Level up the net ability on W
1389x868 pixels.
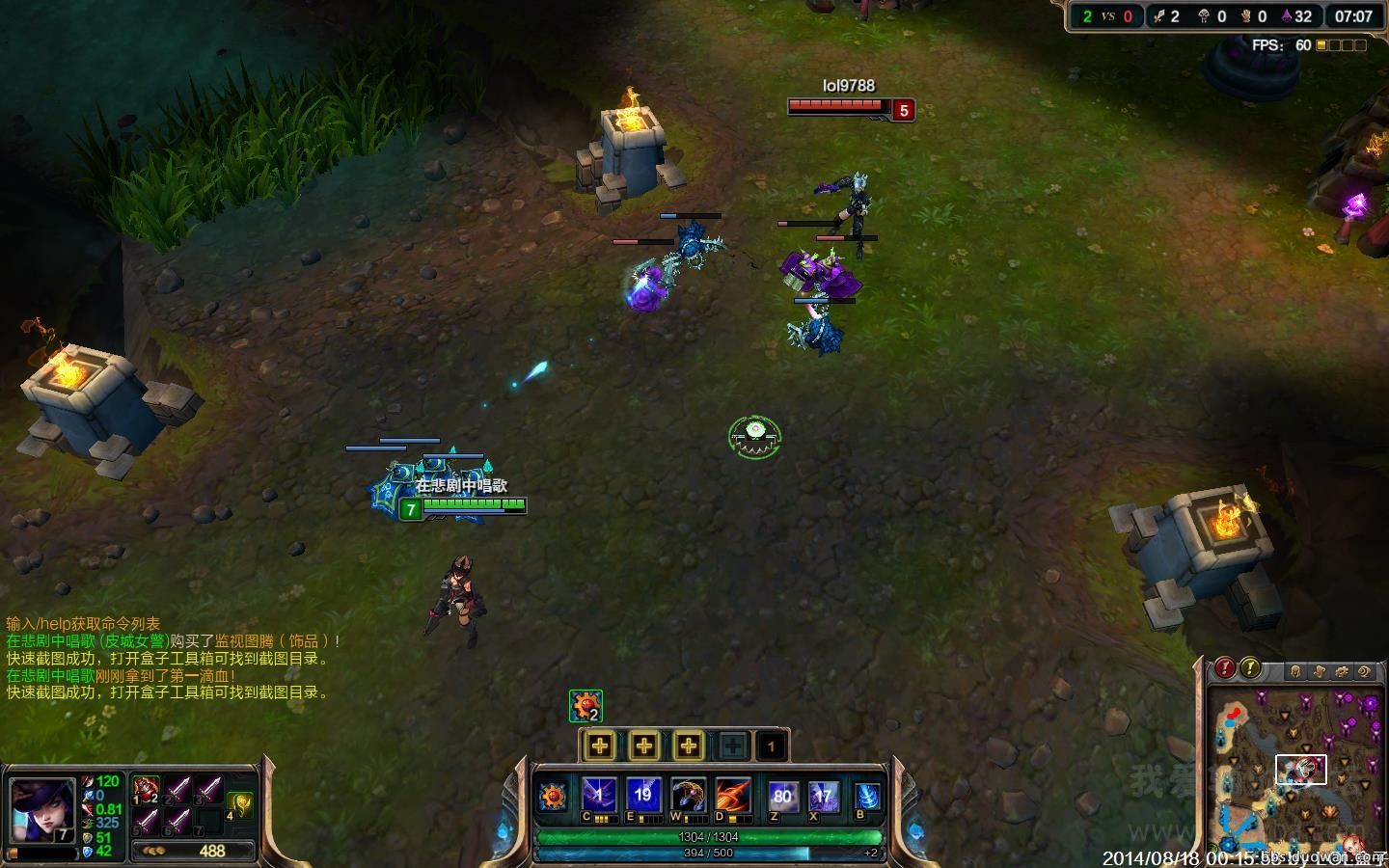pyautogui.click(x=688, y=746)
